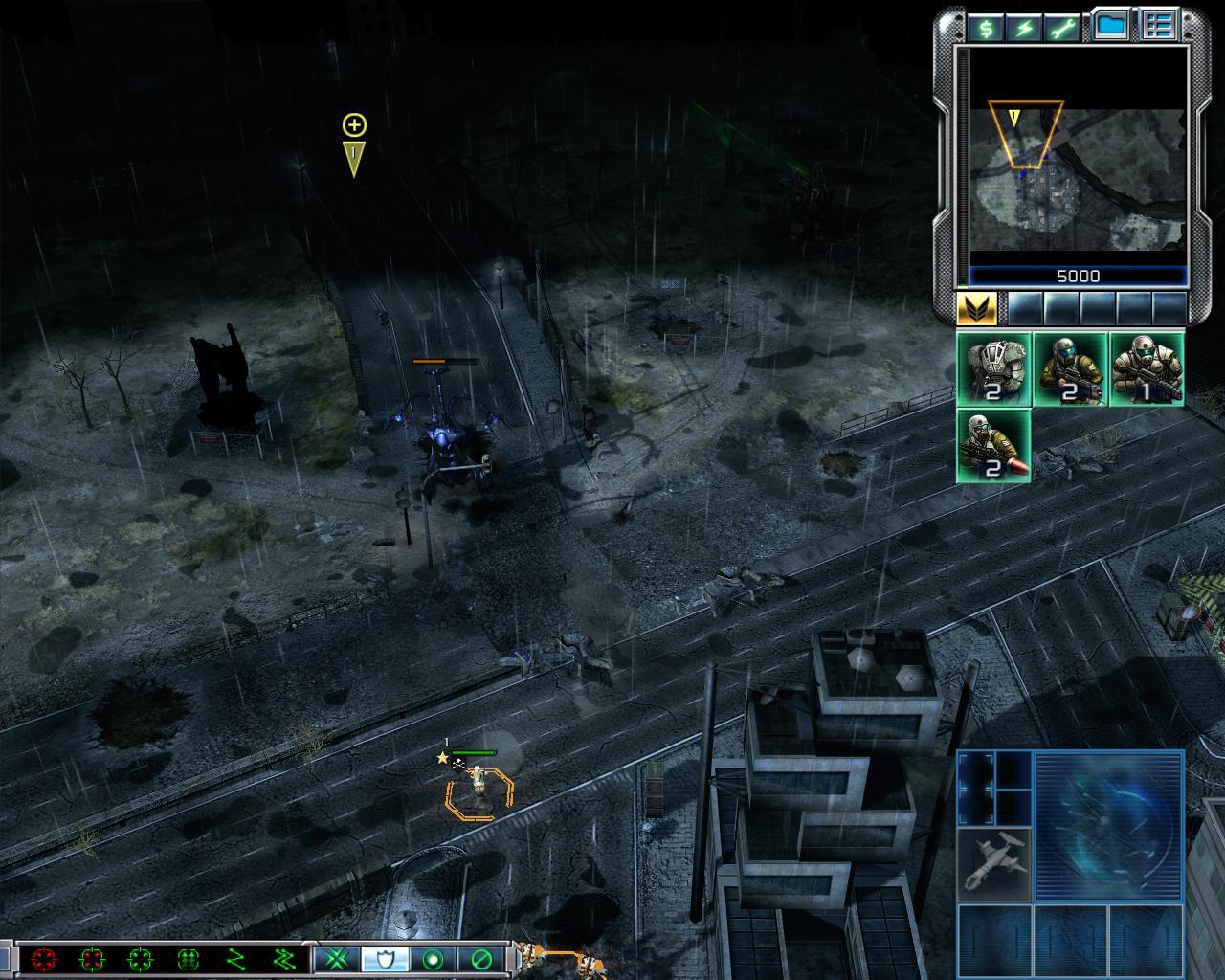This screenshot has height=980, width=1225.
Task: Choose the green crosshair with red center
Action: [92, 959]
